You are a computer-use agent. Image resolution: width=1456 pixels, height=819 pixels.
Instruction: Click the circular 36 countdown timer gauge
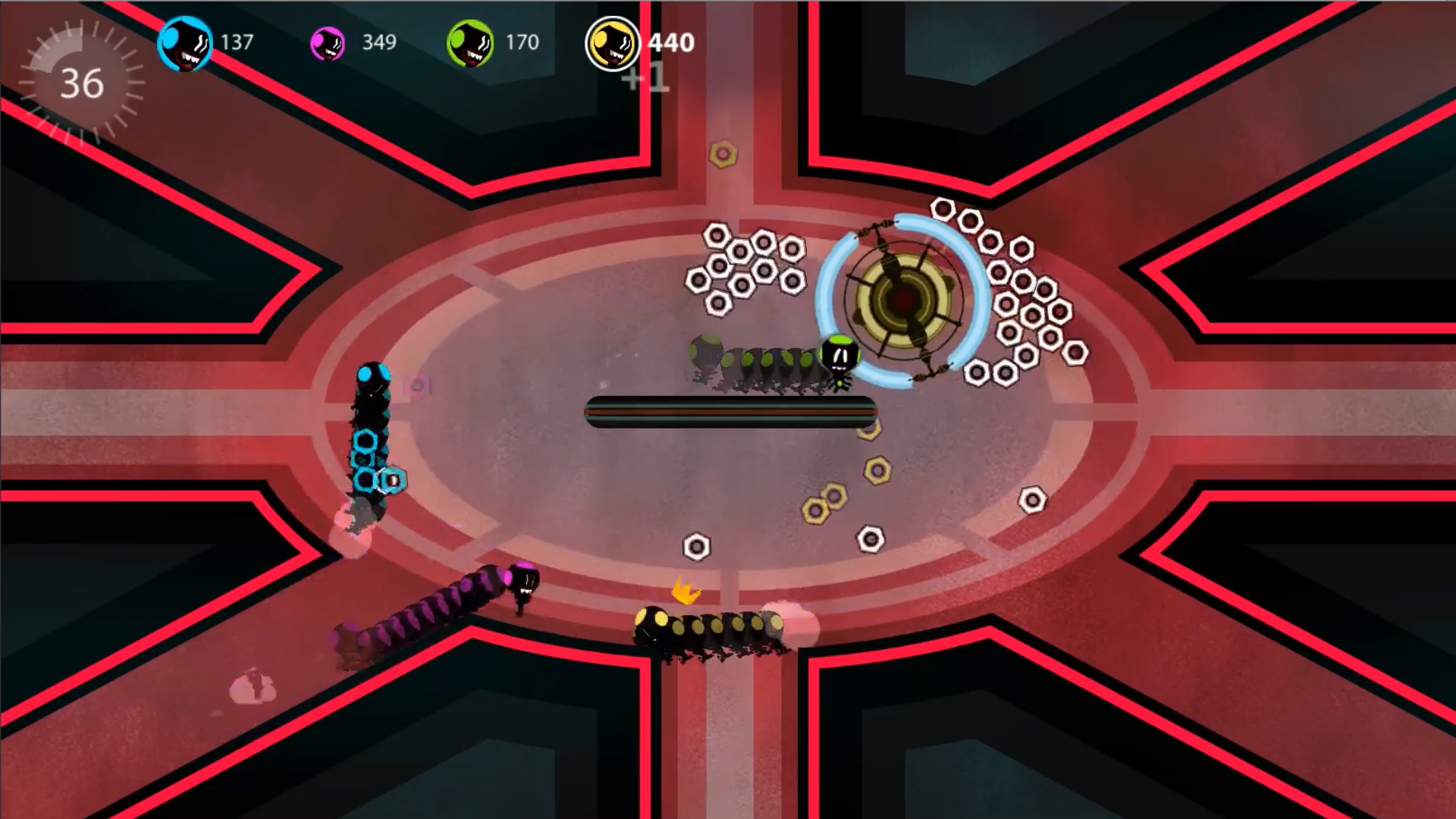83,82
